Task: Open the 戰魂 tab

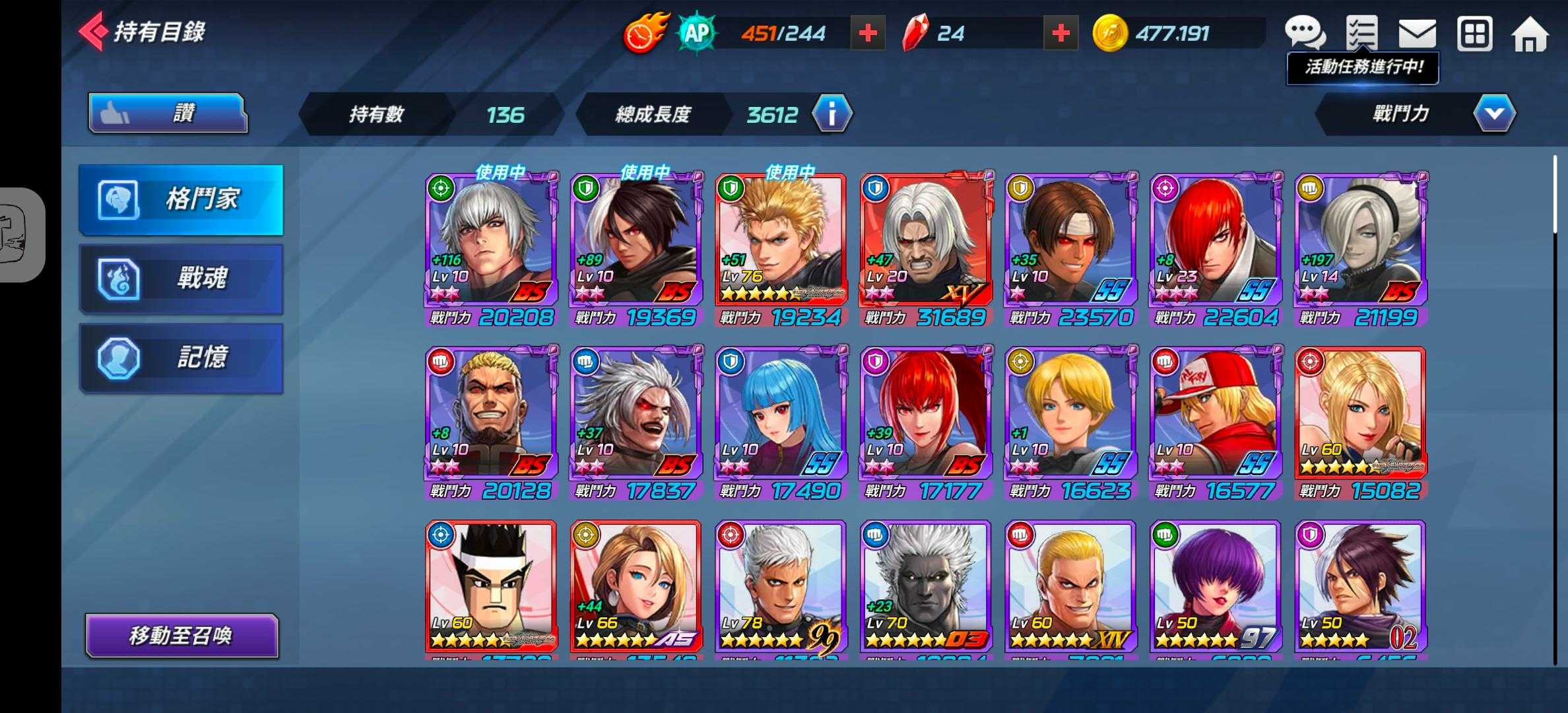Action: click(181, 278)
